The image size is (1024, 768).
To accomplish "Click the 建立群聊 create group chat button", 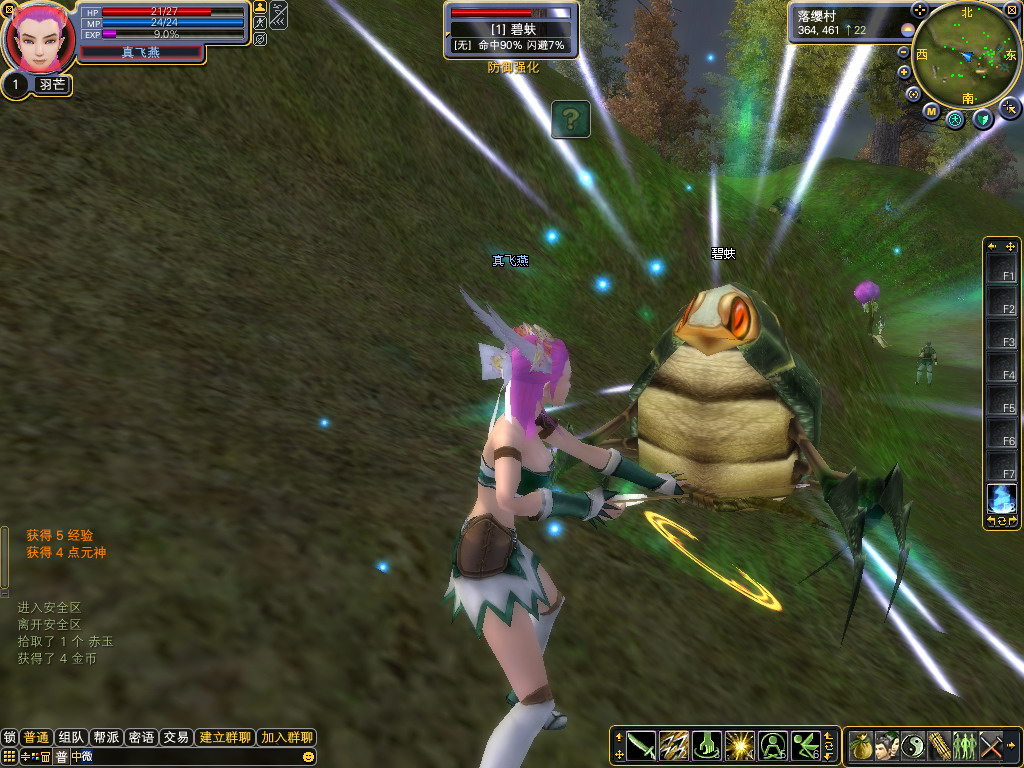I will [224, 737].
